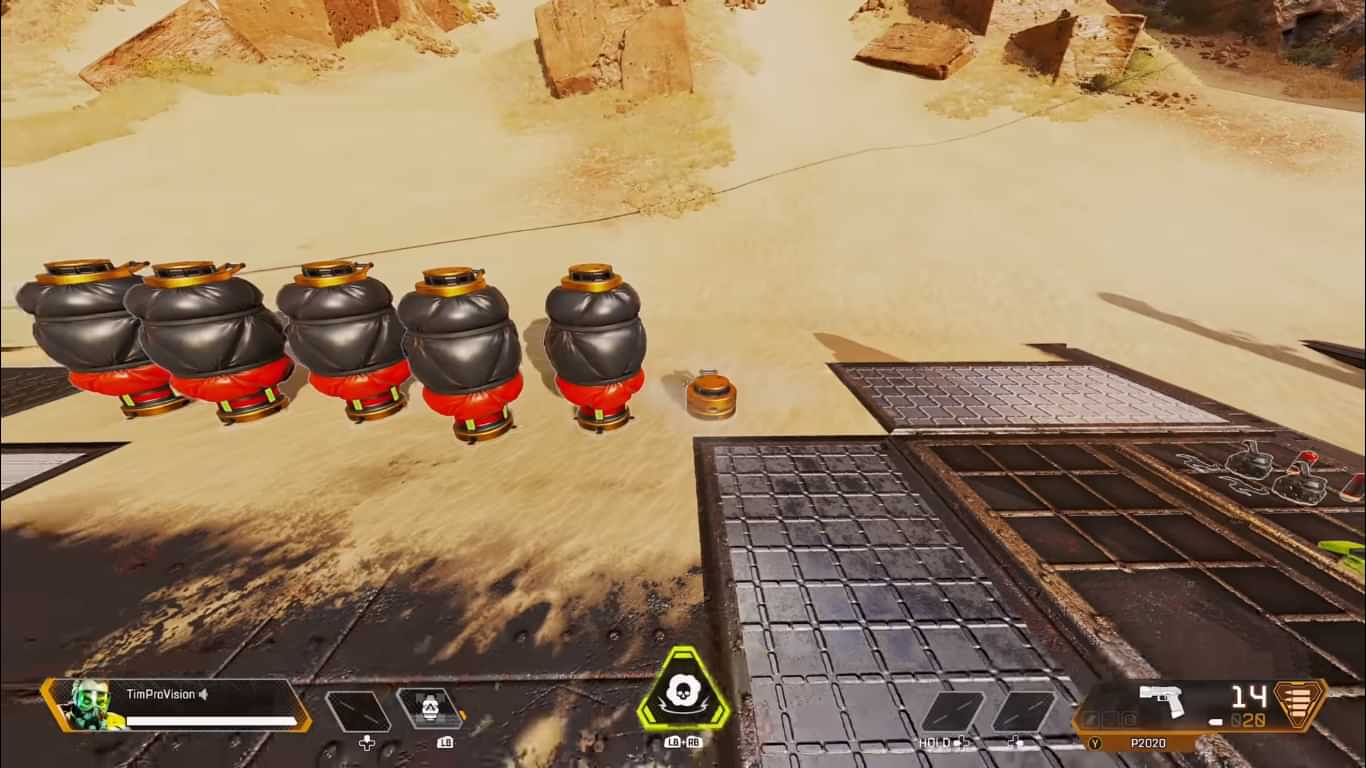
Task: Click the reserve ammo counter showing 020
Action: [x=1252, y=720]
